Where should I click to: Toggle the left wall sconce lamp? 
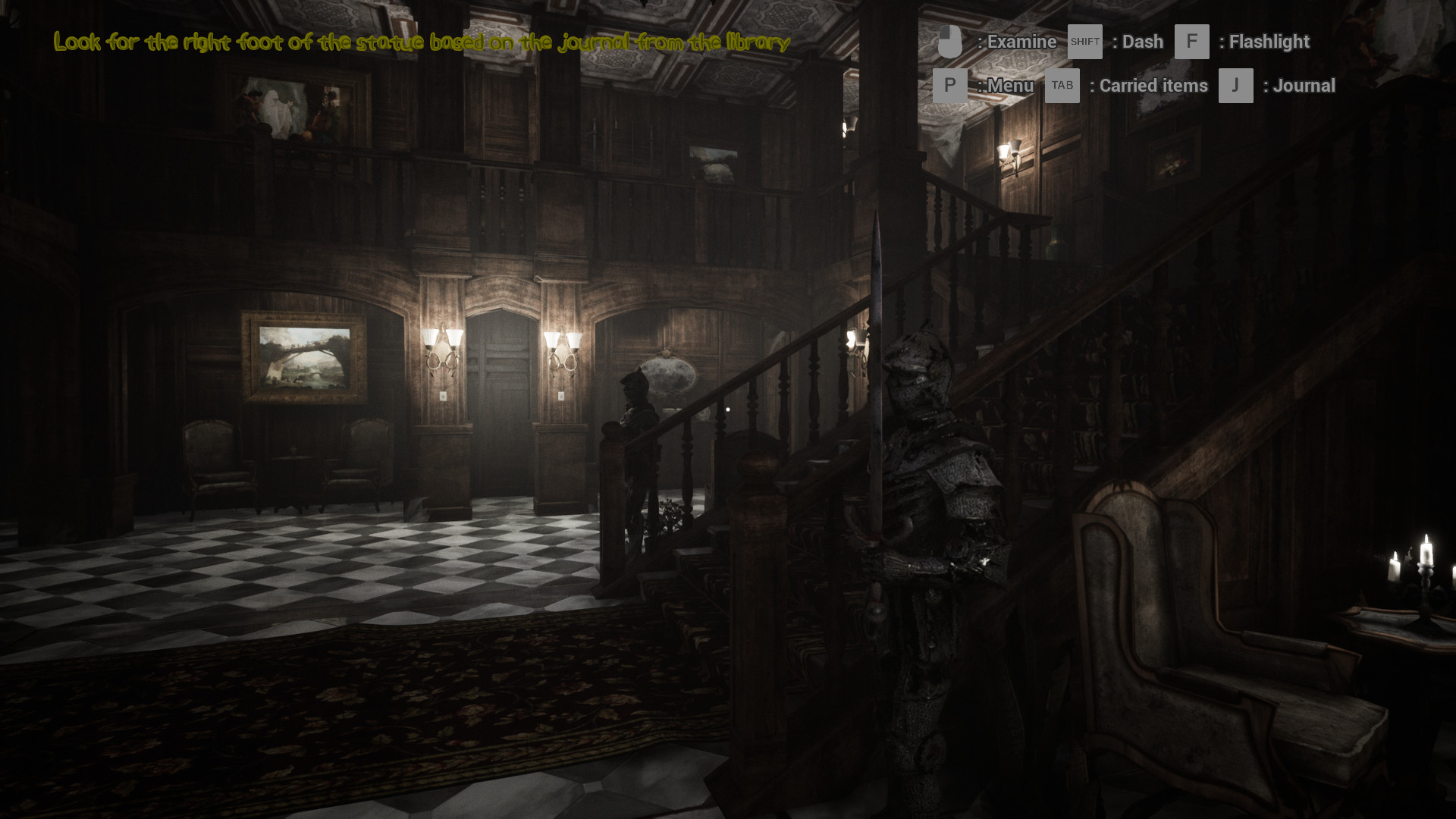click(x=442, y=349)
